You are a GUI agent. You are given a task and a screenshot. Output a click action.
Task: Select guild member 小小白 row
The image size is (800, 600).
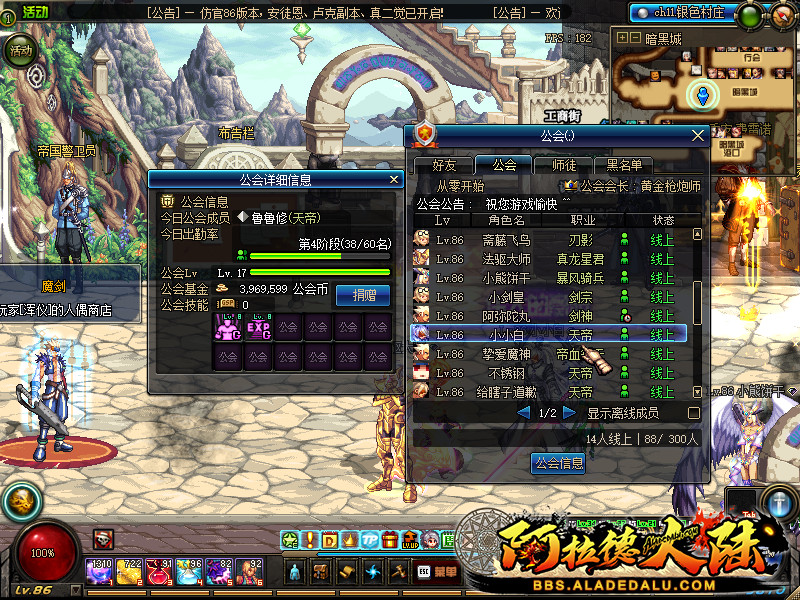point(548,335)
